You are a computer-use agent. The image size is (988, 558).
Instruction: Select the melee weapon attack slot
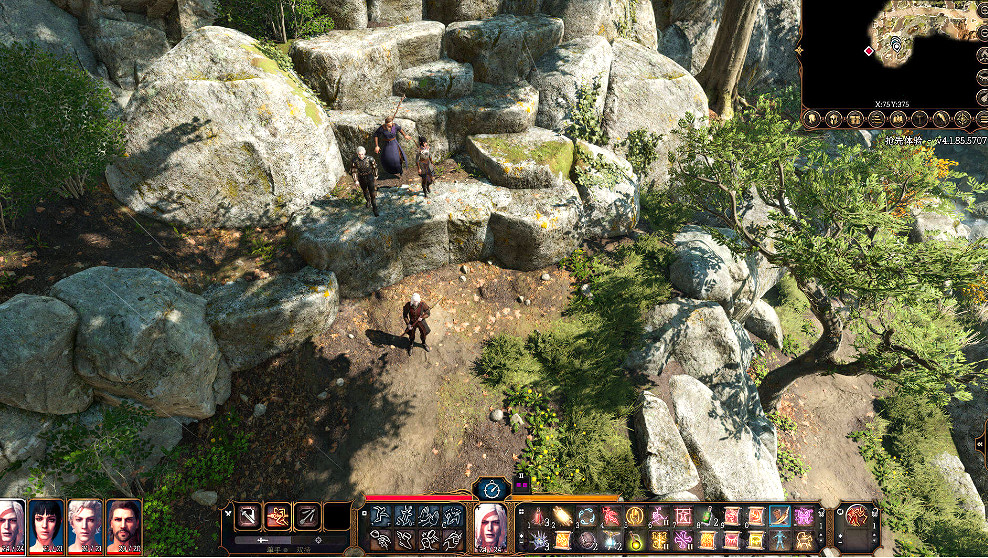pyautogui.click(x=248, y=516)
